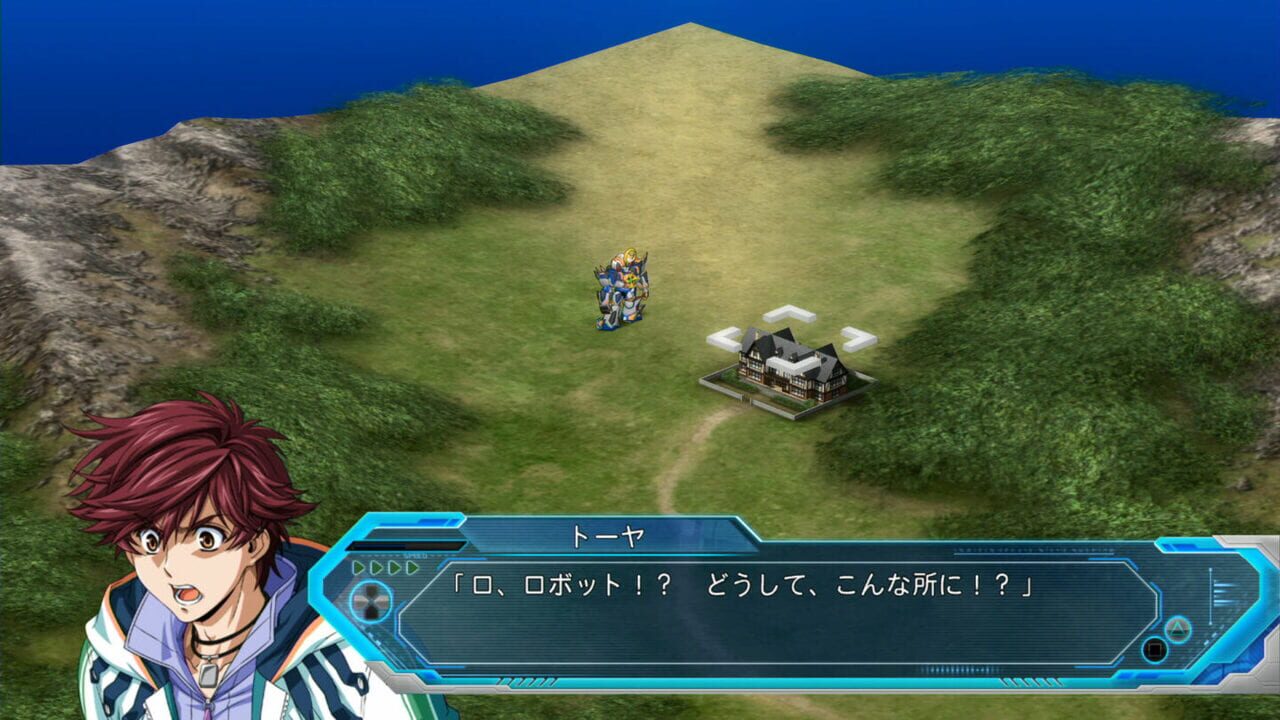The width and height of the screenshot is (1280, 720).
Task: Select the fourth green speed arrow
Action: coord(411,566)
